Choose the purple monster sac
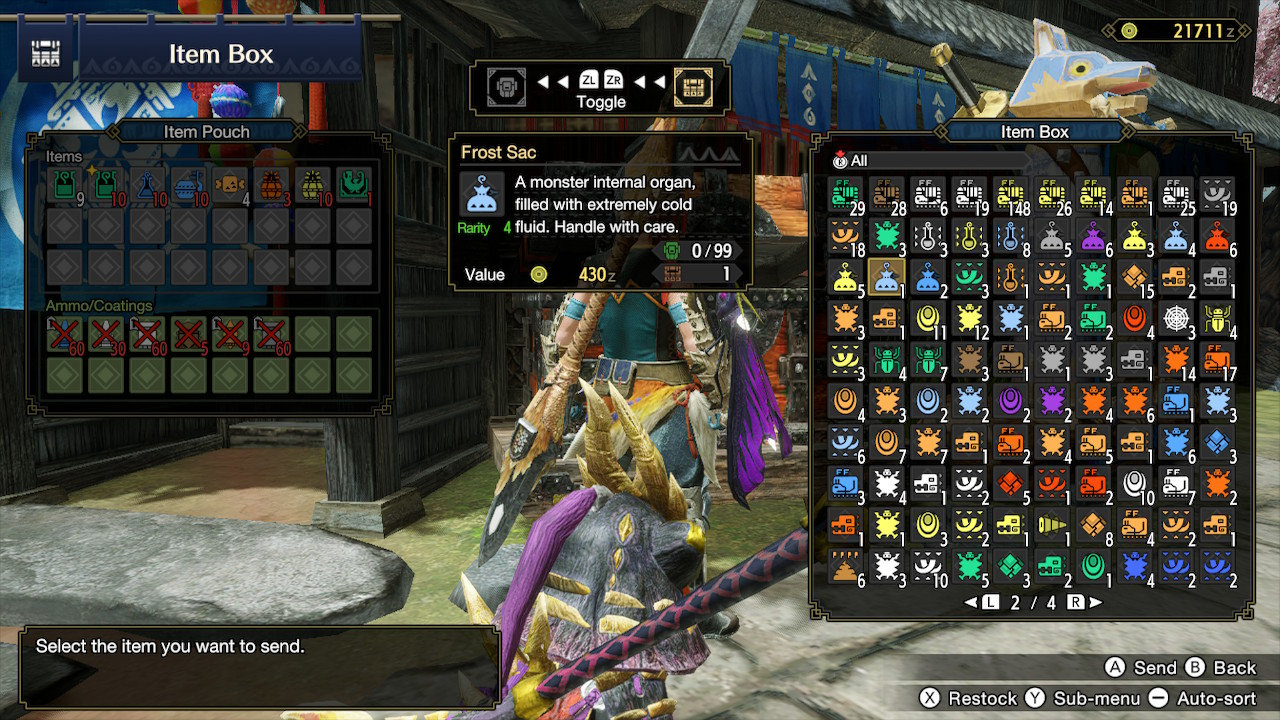This screenshot has height=720, width=1280. (x=1094, y=236)
